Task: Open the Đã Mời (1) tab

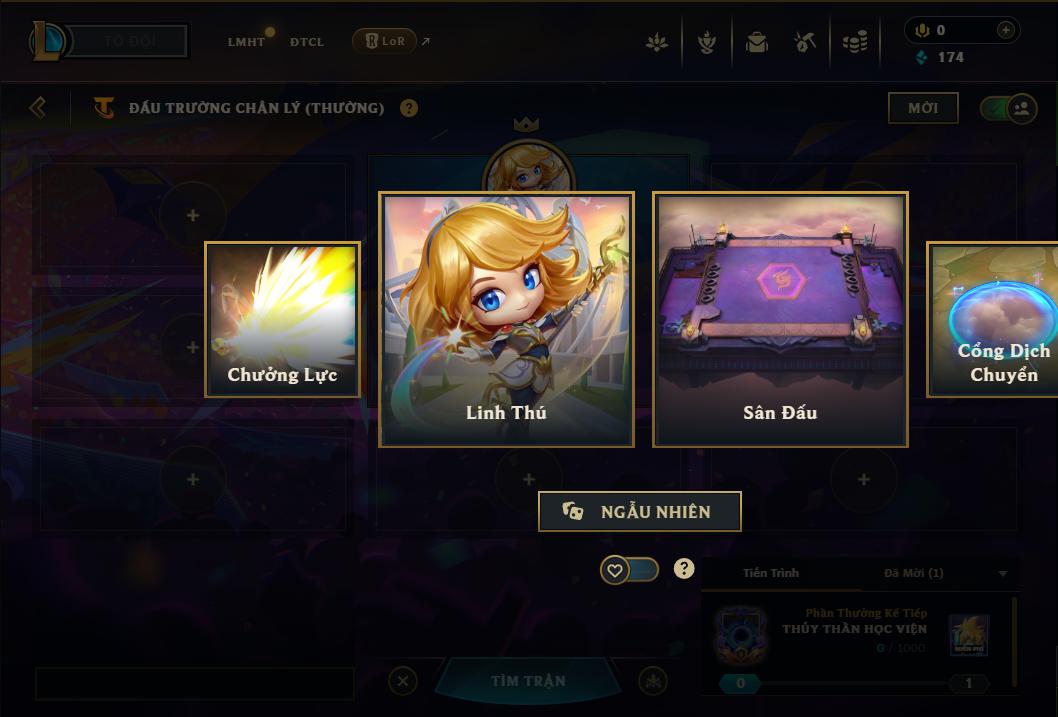Action: (913, 573)
